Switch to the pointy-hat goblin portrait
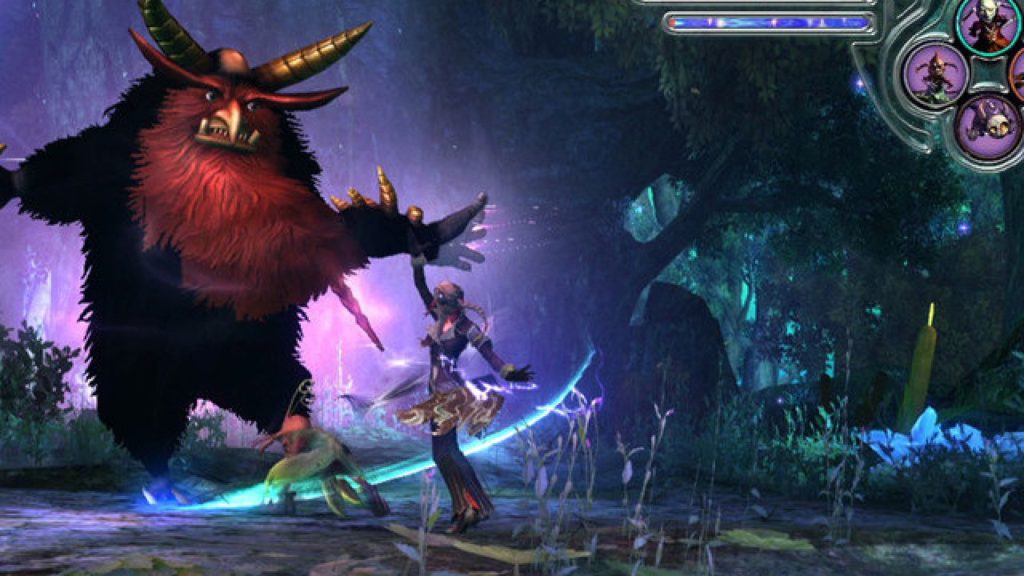Screen dimensions: 1024x576 (x=936, y=75)
